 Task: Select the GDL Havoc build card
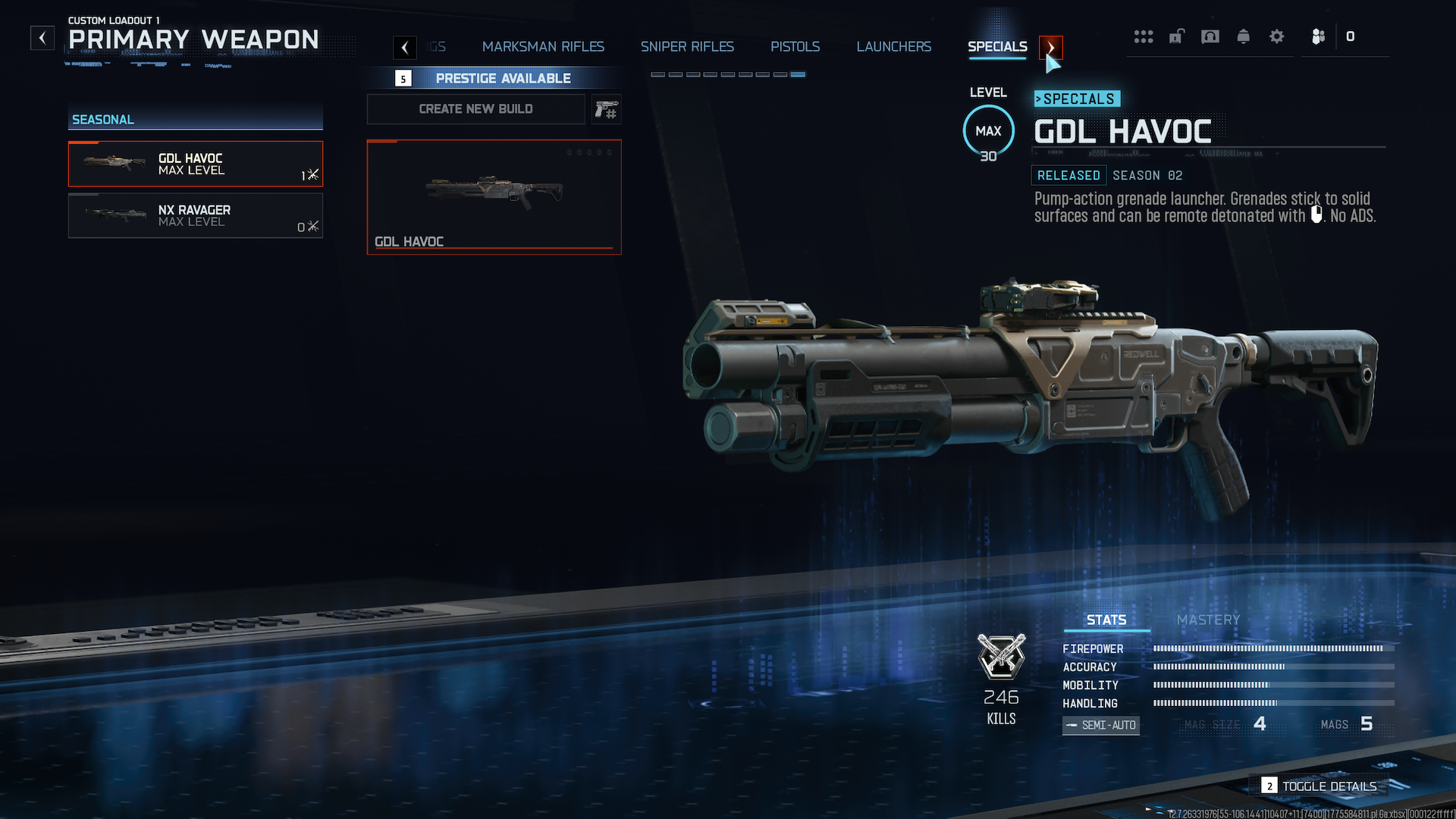(x=494, y=197)
